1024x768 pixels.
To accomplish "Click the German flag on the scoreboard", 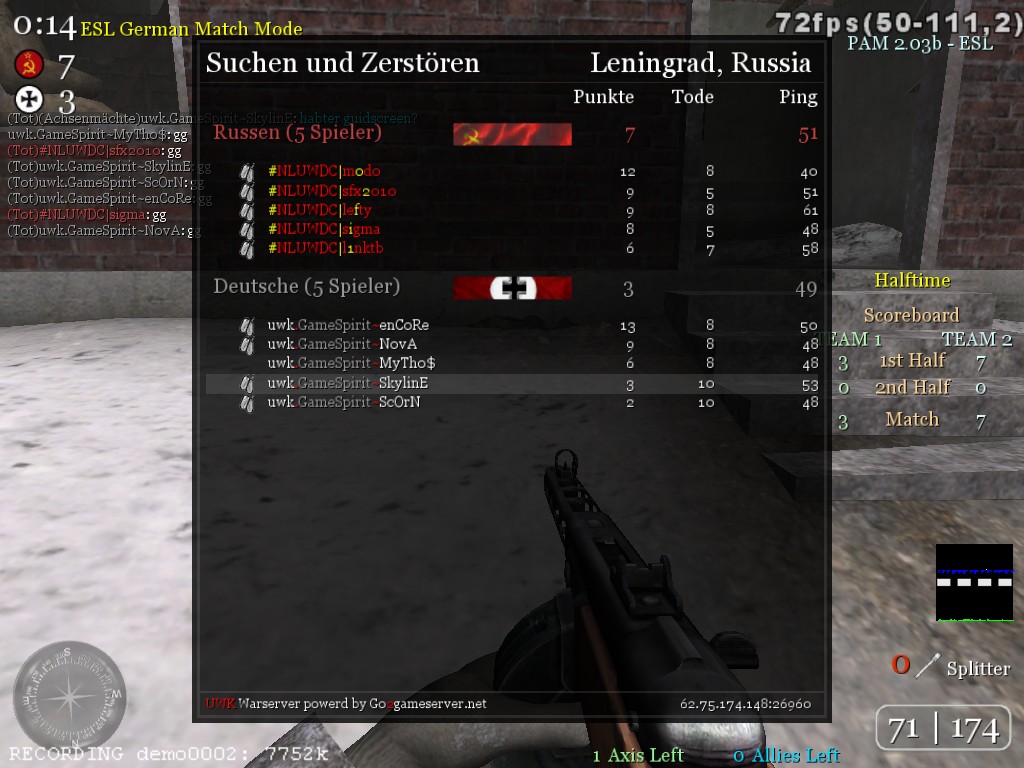I will click(x=512, y=288).
